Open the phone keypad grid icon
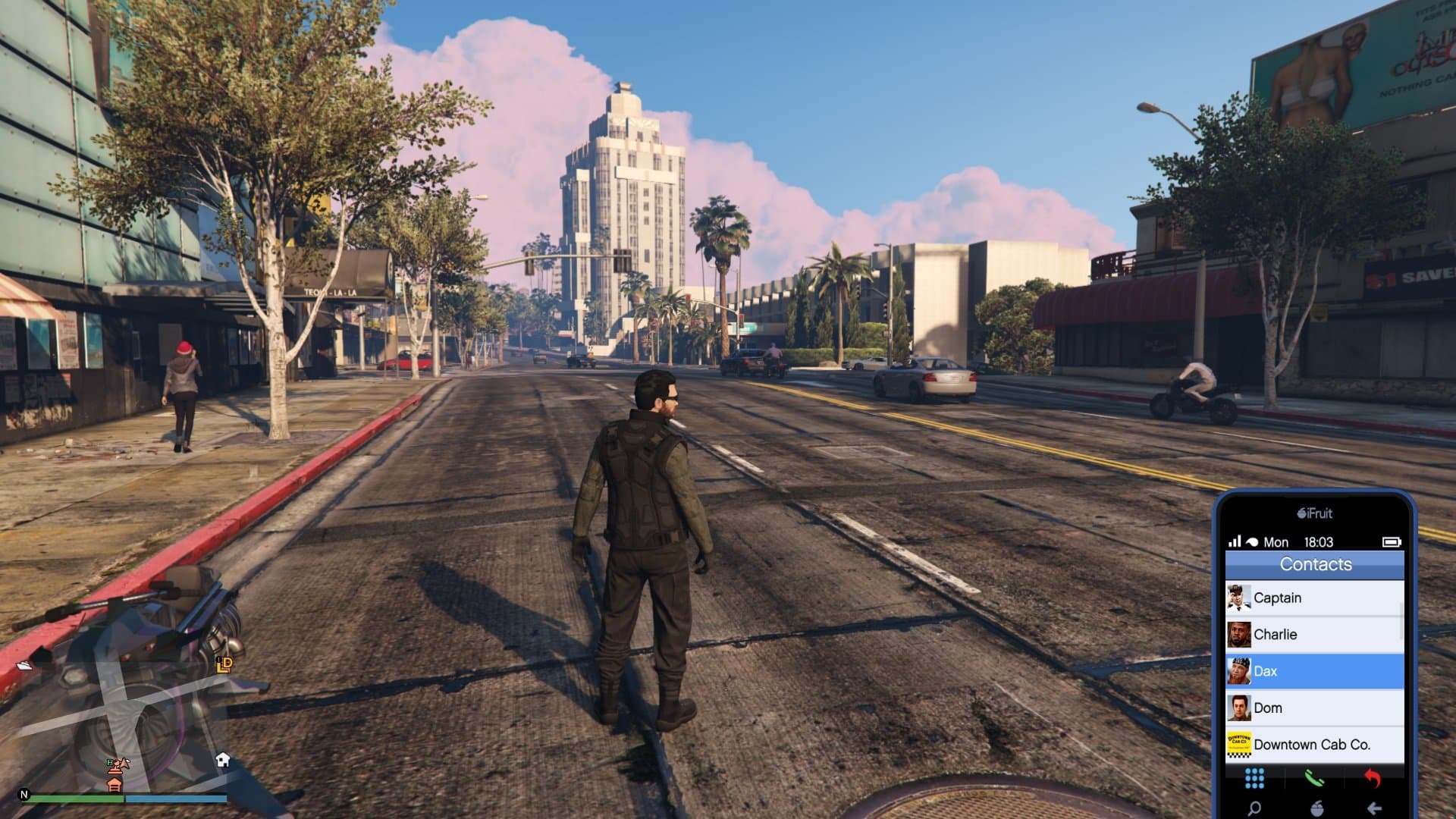The image size is (1456, 819). pyautogui.click(x=1254, y=778)
